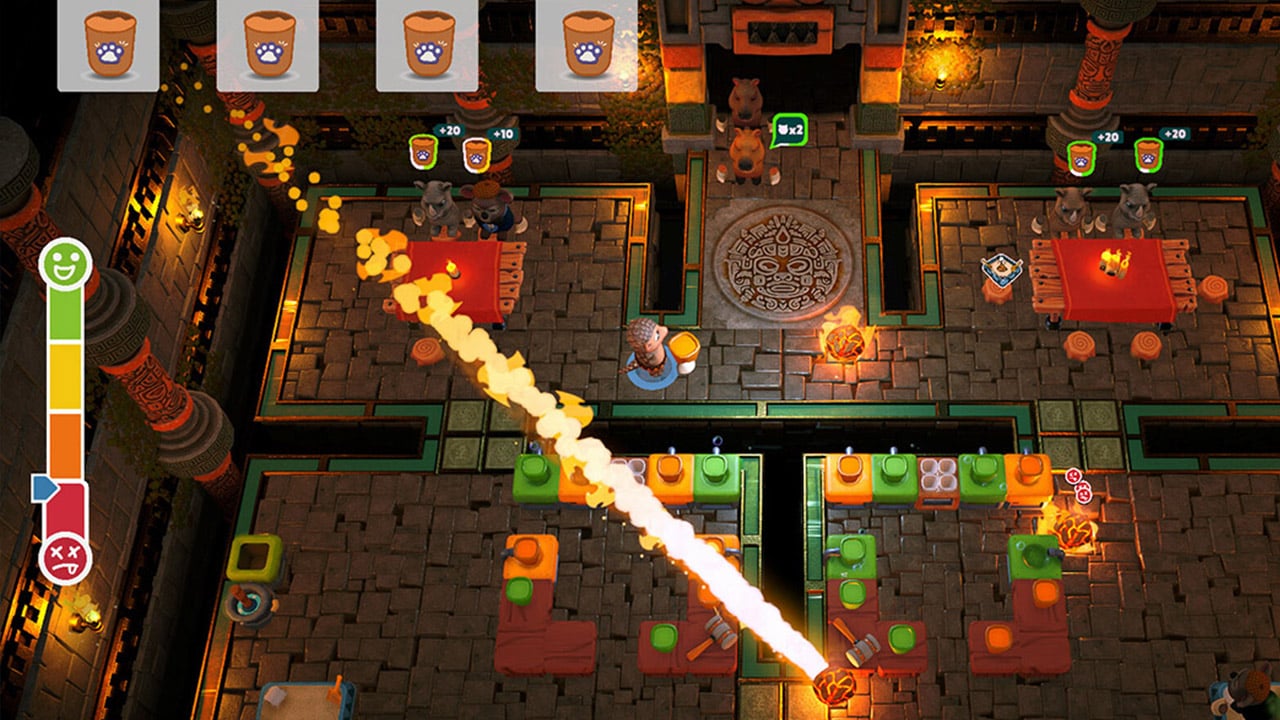The height and width of the screenshot is (720, 1280).
Task: Select the x2 customer group speech bubble
Action: (789, 131)
